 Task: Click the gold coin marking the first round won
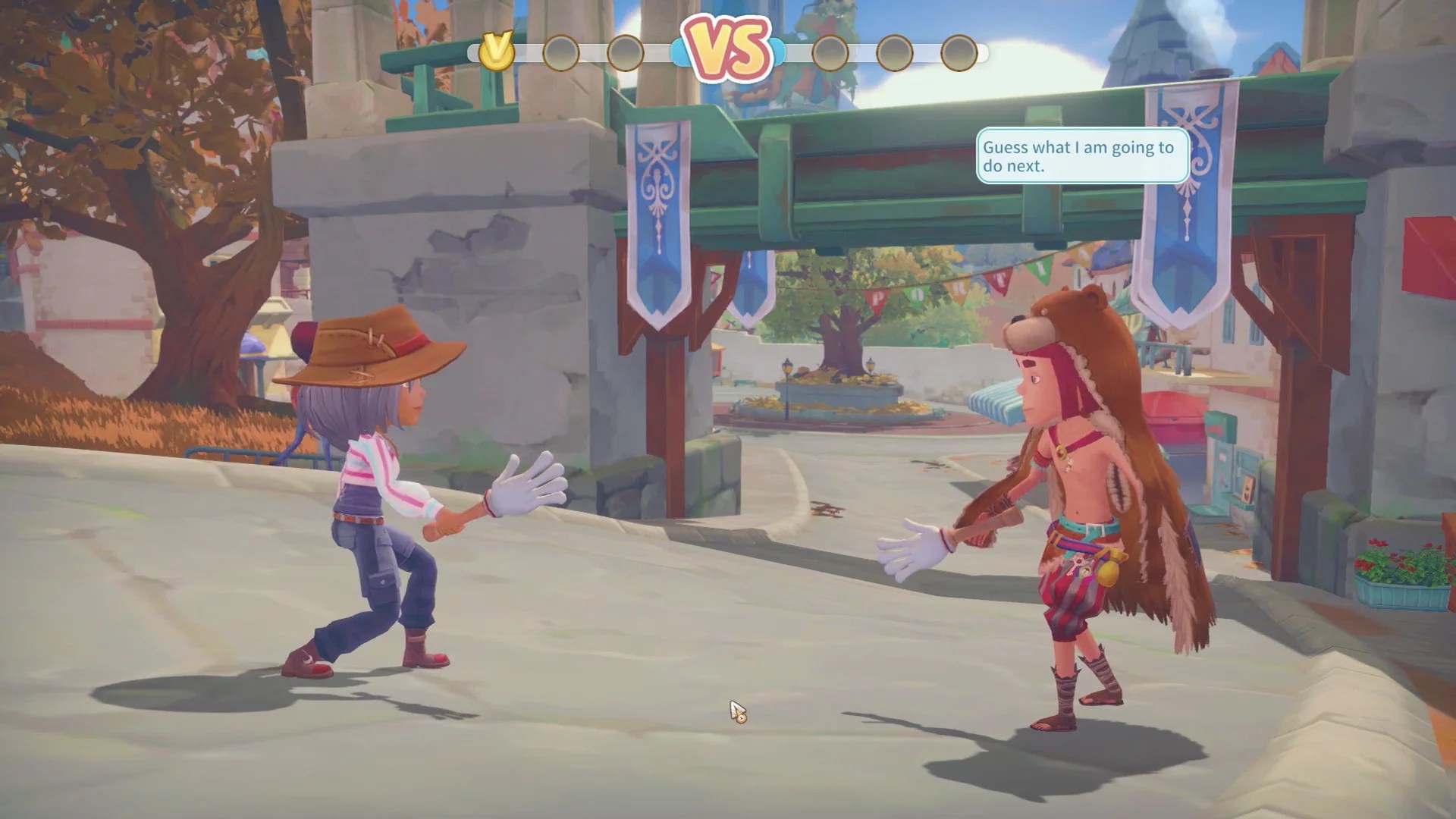[x=497, y=52]
